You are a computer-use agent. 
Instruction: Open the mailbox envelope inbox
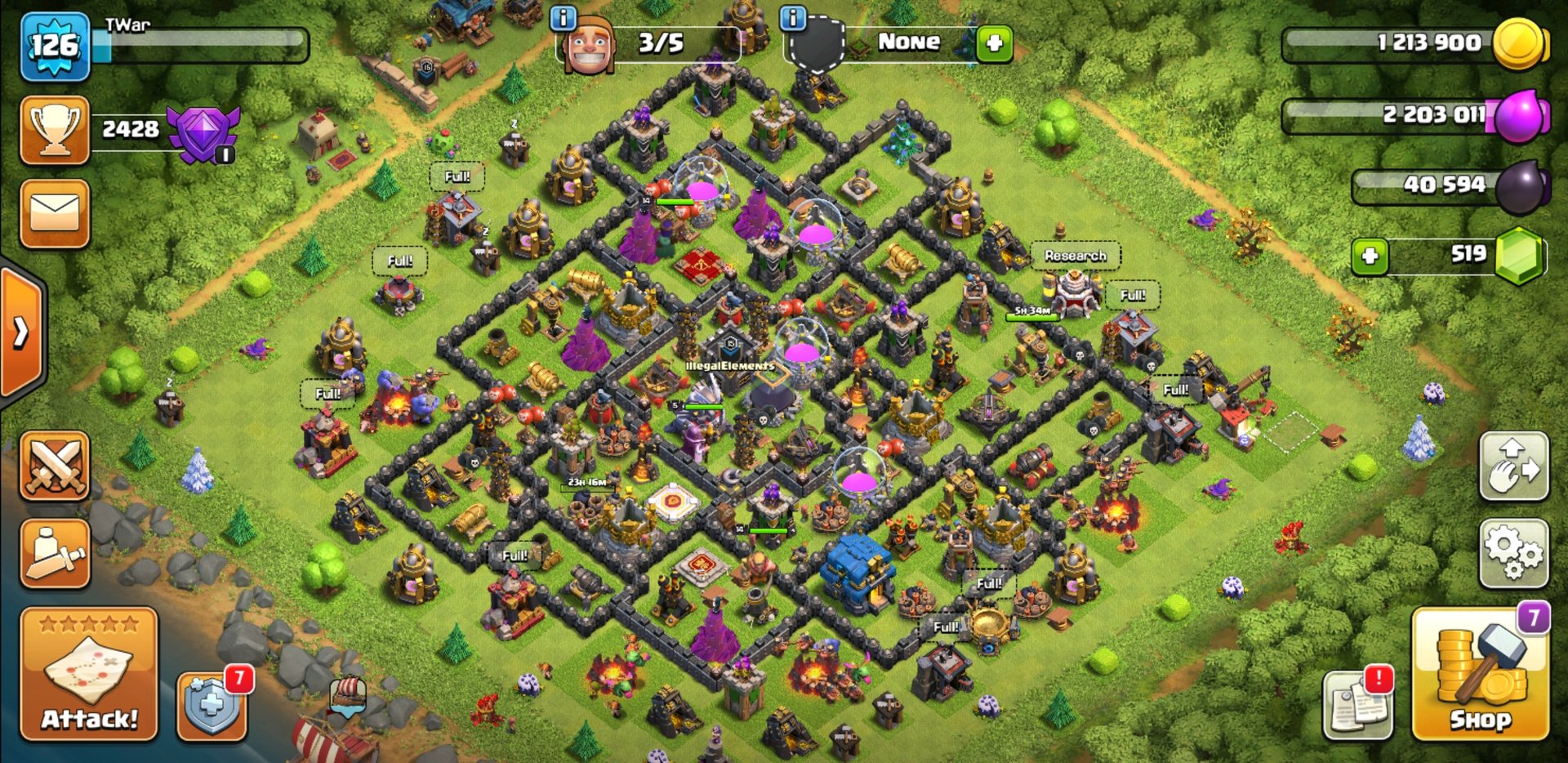tap(55, 213)
